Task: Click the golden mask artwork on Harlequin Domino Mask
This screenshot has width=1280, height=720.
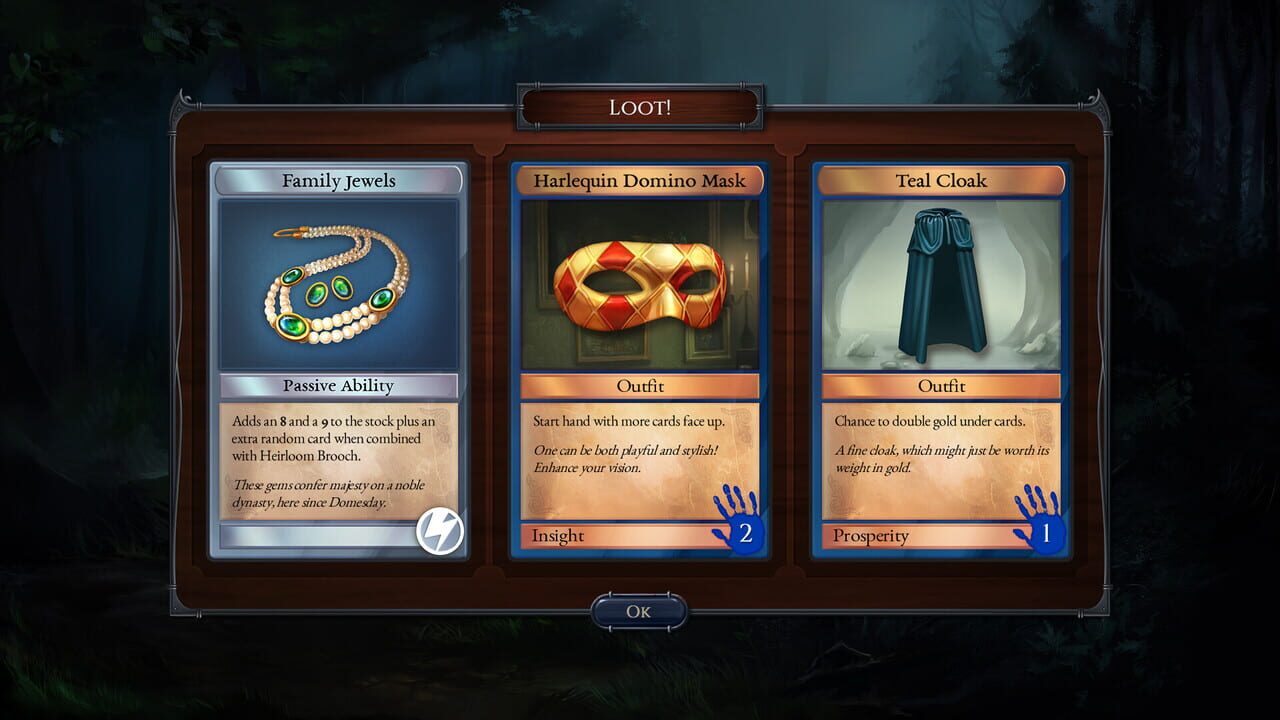Action: click(x=641, y=285)
